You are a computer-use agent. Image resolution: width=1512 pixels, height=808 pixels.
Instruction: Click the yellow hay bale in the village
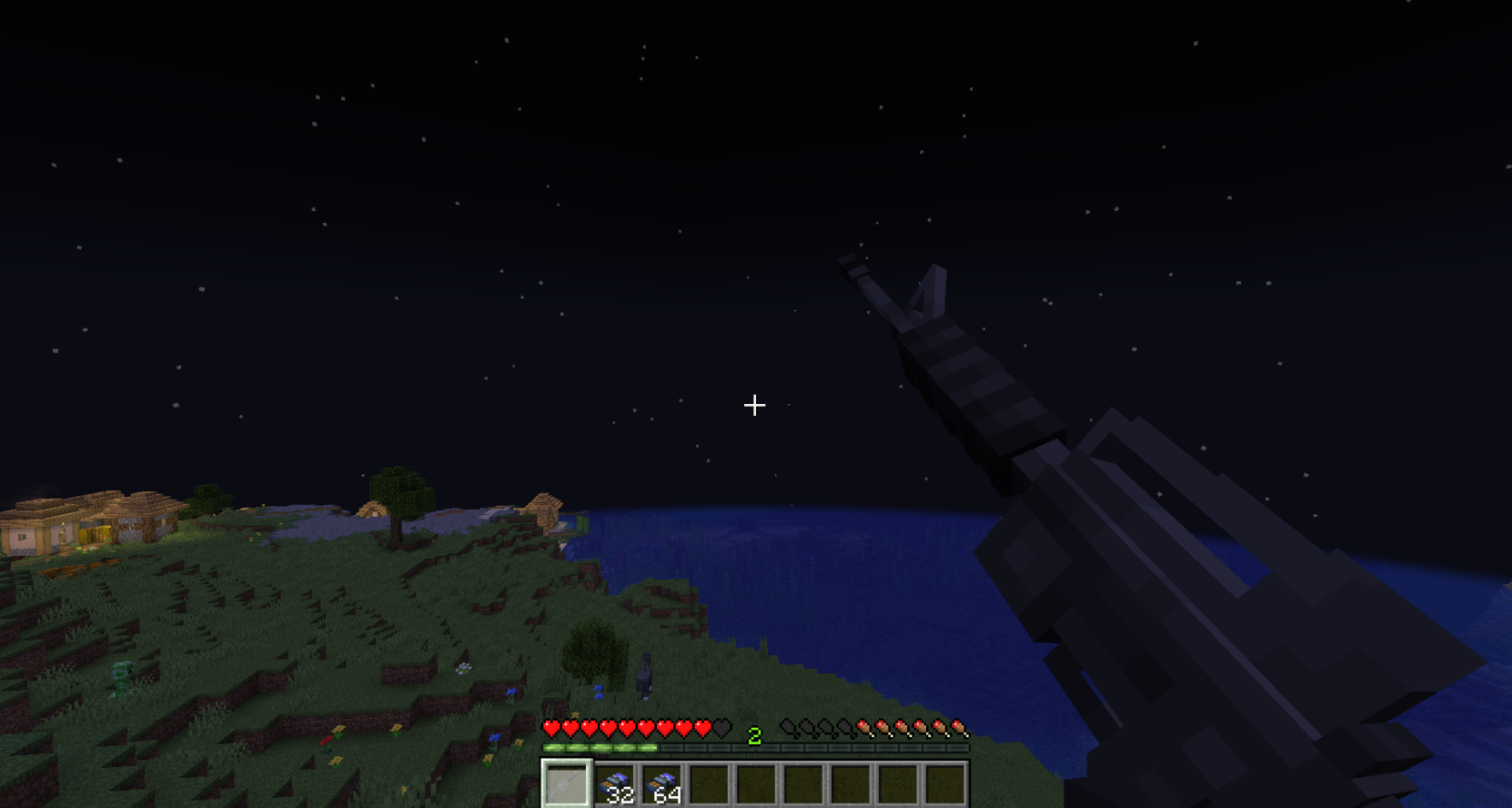(95, 534)
